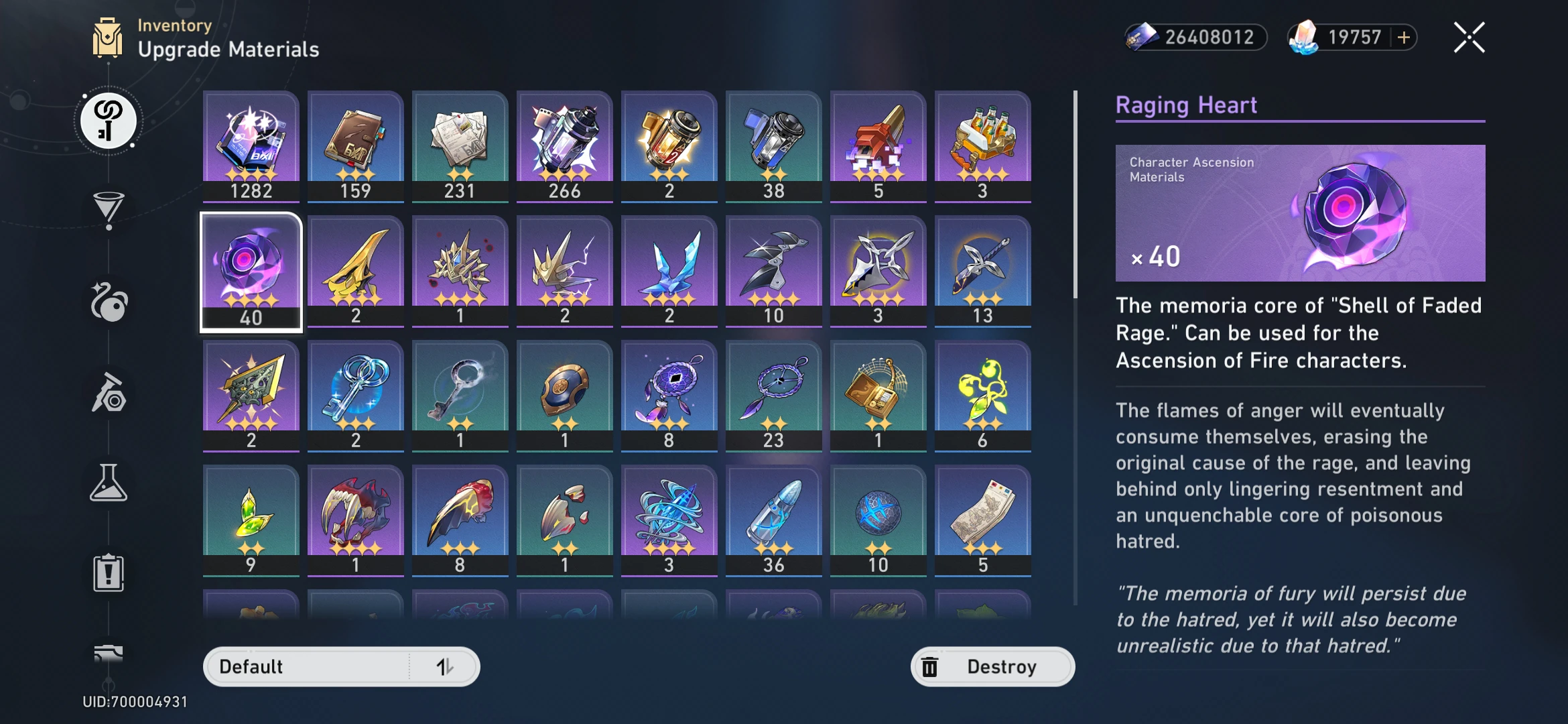This screenshot has height=724, width=1568.
Task: Select the Raging Heart slot with 40
Action: click(251, 271)
